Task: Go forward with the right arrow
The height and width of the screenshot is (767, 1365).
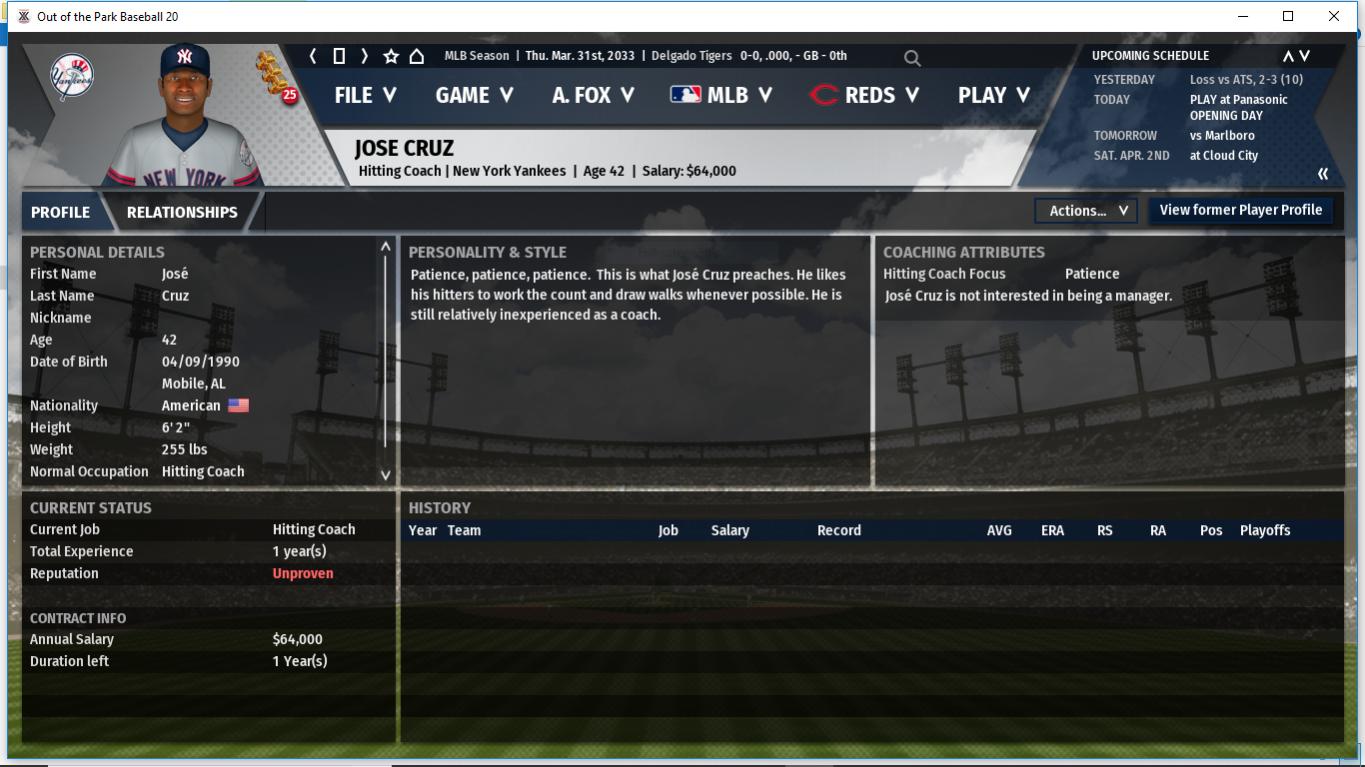Action: [364, 56]
